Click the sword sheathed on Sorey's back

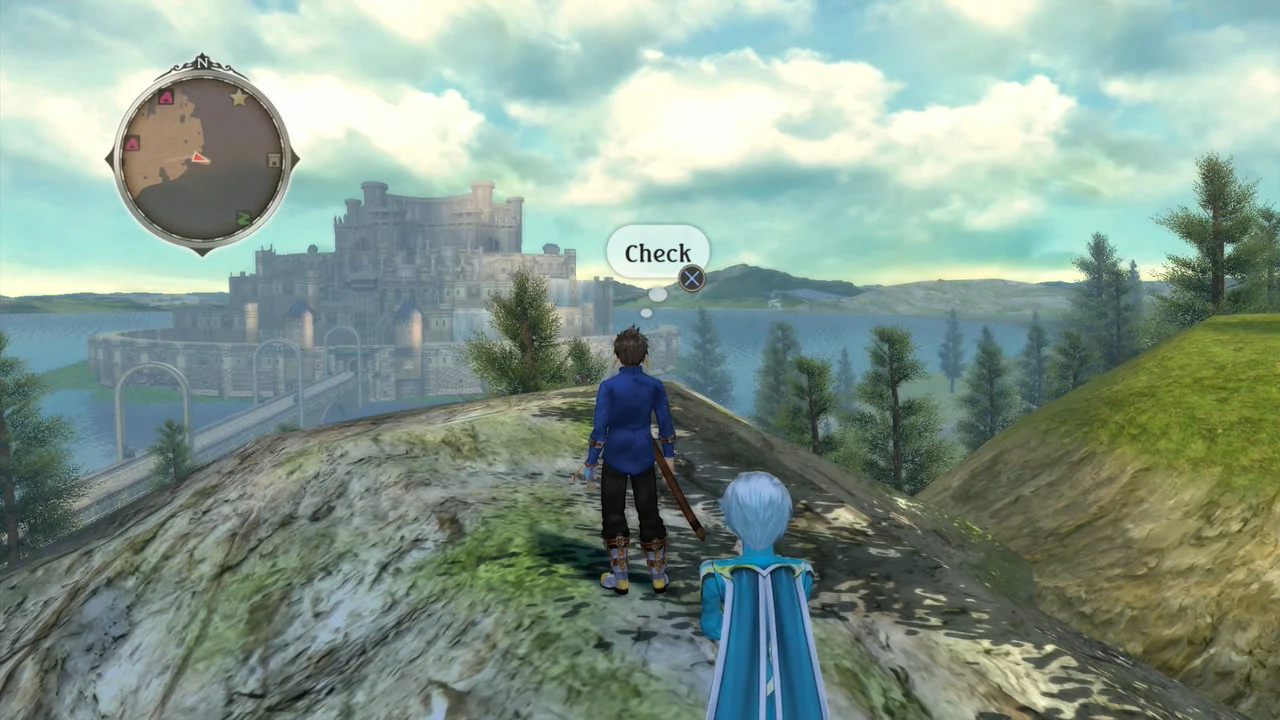coord(678,480)
